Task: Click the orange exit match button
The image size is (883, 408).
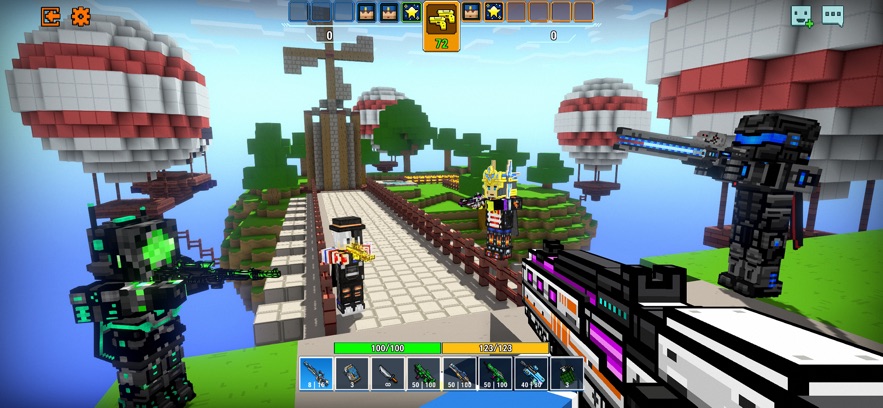Action: coord(50,16)
